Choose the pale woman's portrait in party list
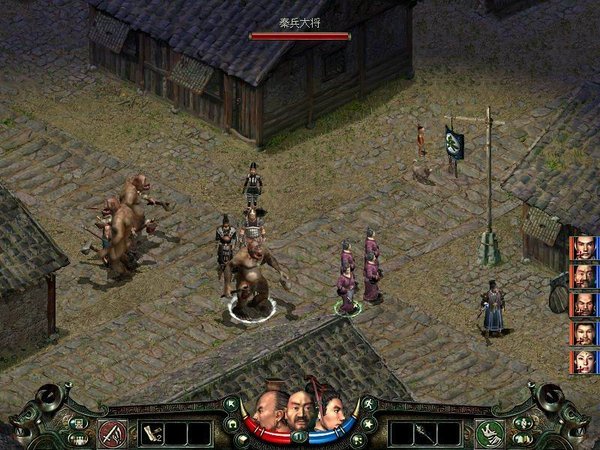 [x=582, y=361]
